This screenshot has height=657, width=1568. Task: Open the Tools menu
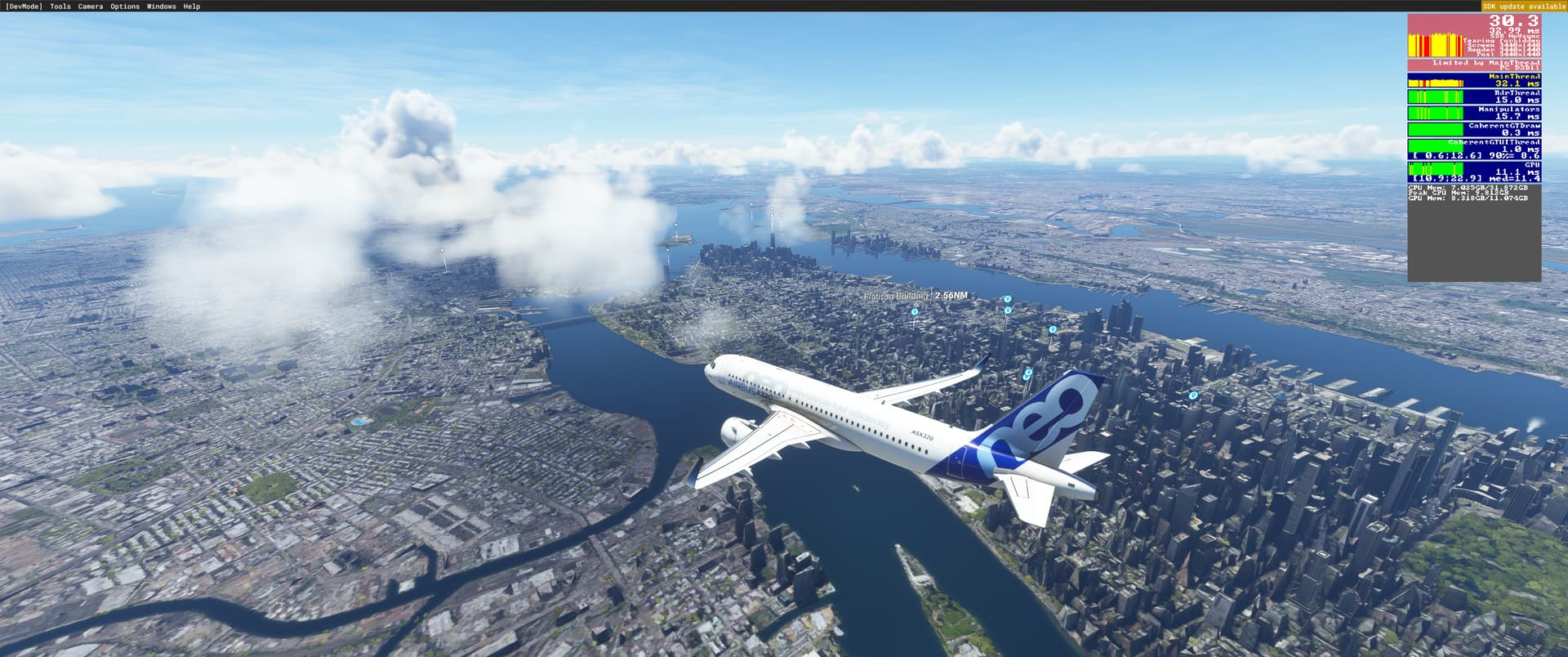click(x=60, y=7)
